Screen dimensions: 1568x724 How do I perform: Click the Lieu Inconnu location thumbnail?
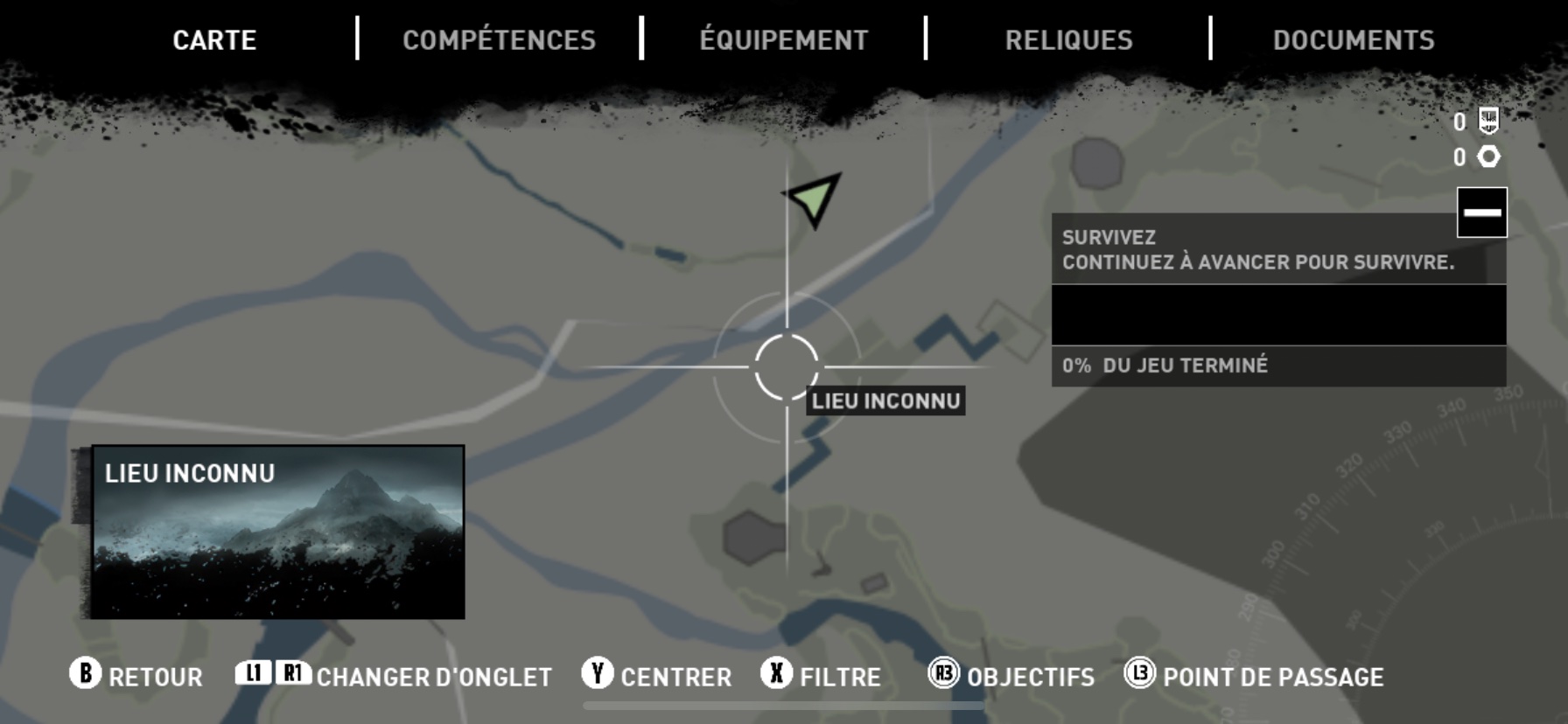point(277,532)
